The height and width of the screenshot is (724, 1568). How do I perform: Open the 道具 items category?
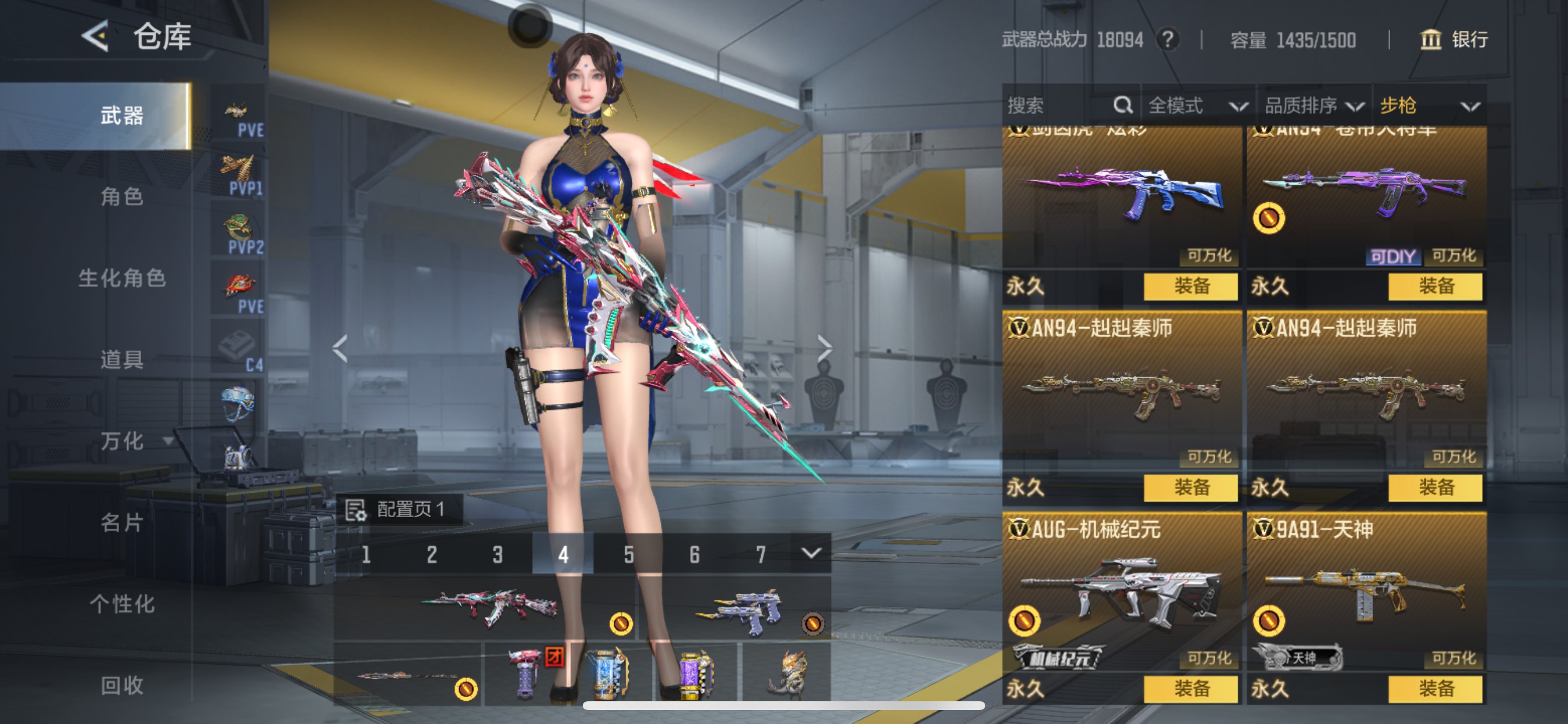pos(122,360)
